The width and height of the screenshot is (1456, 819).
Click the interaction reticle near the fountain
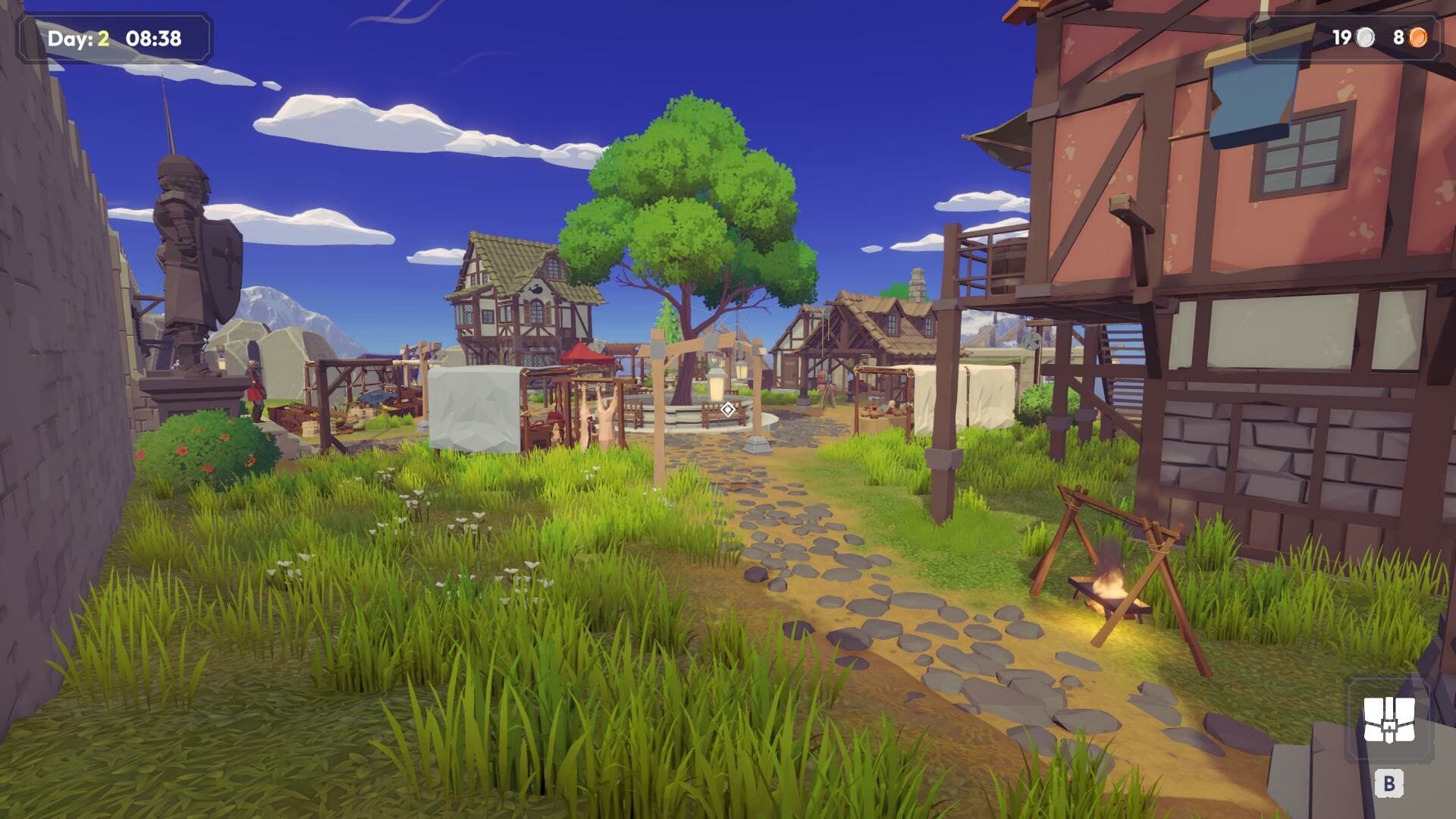coord(726,408)
